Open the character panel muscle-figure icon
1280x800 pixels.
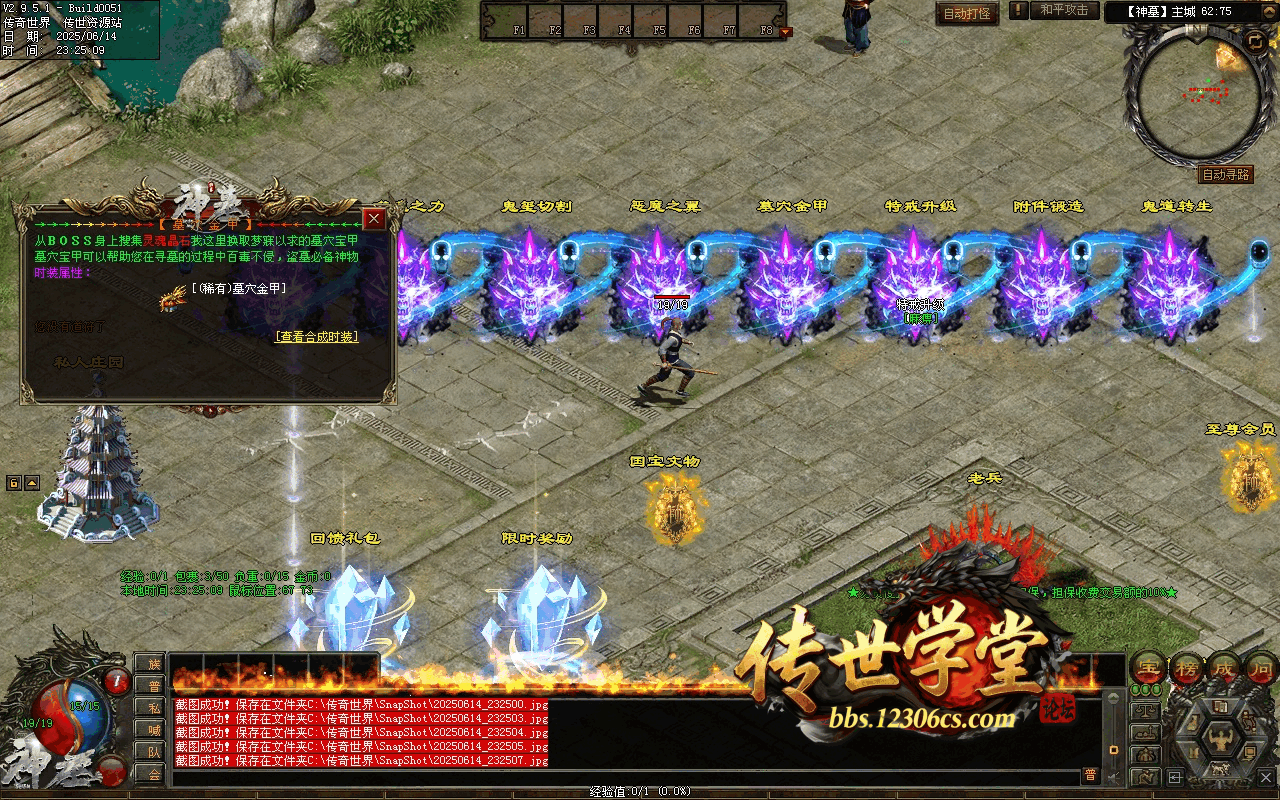(1221, 742)
